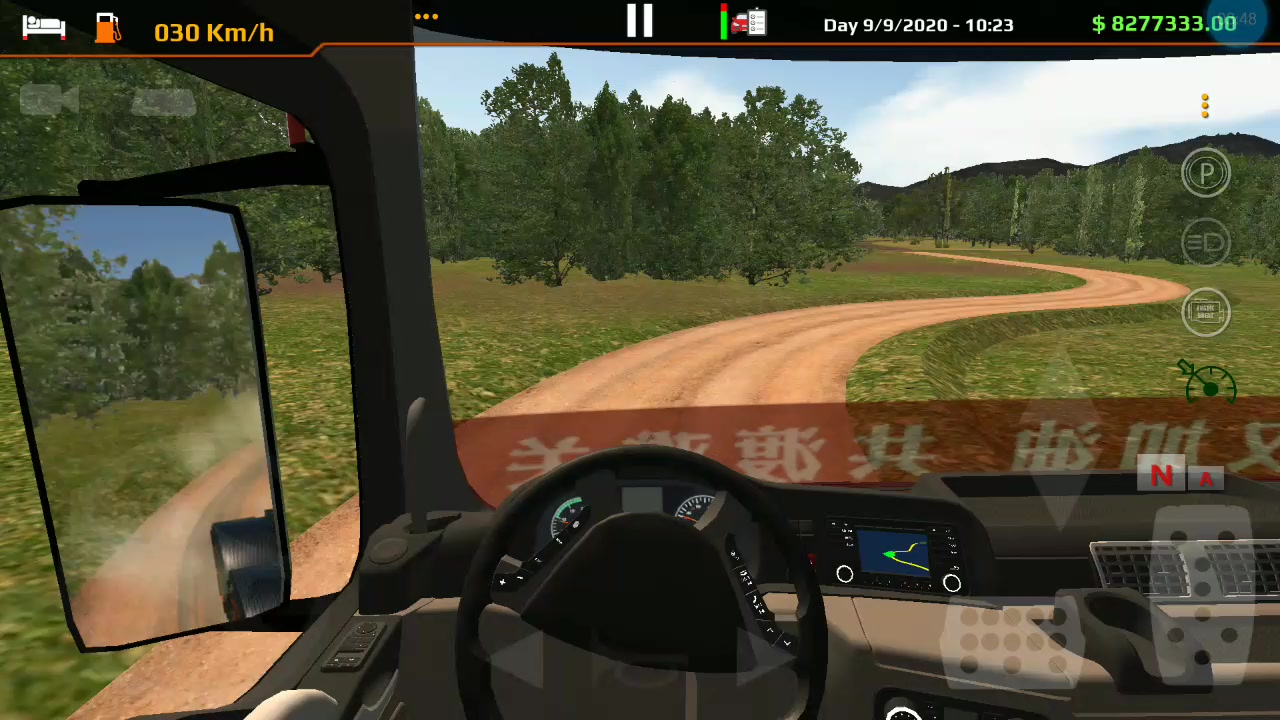The image size is (1280, 720).
Task: Open the Day 9/9/2020 time display
Action: 917,24
